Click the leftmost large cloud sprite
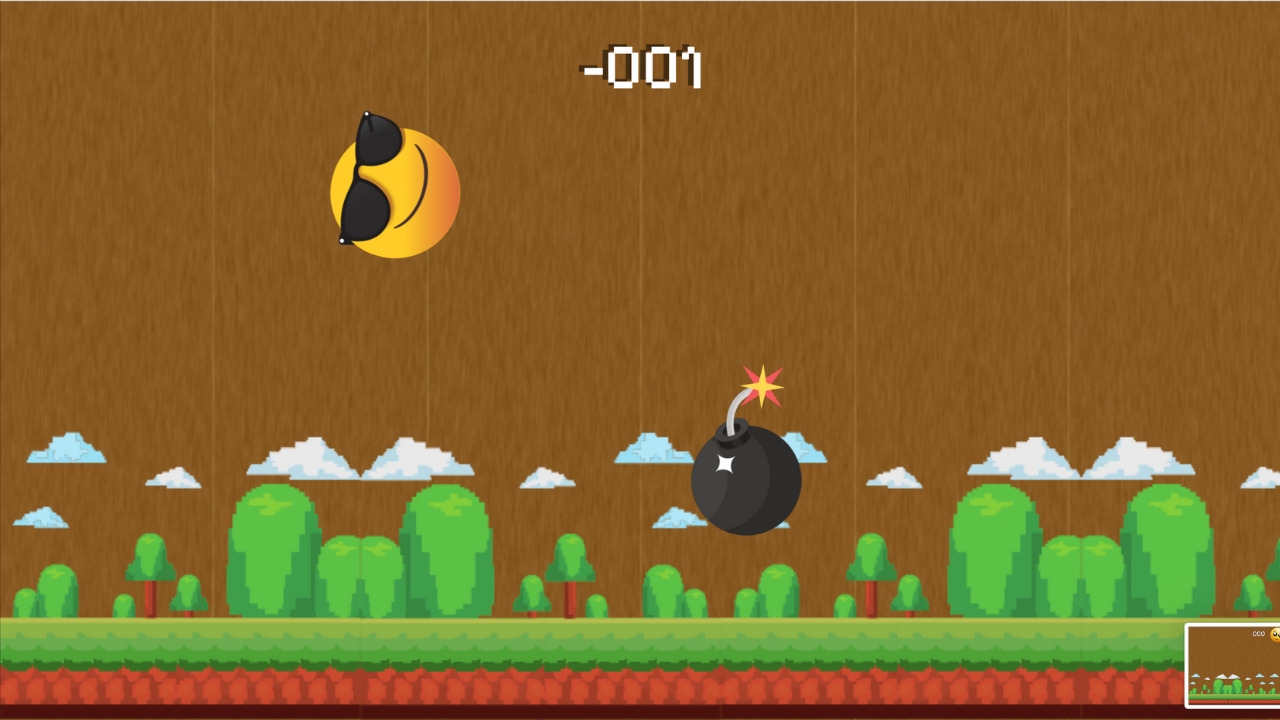1280x720 pixels. [x=65, y=450]
